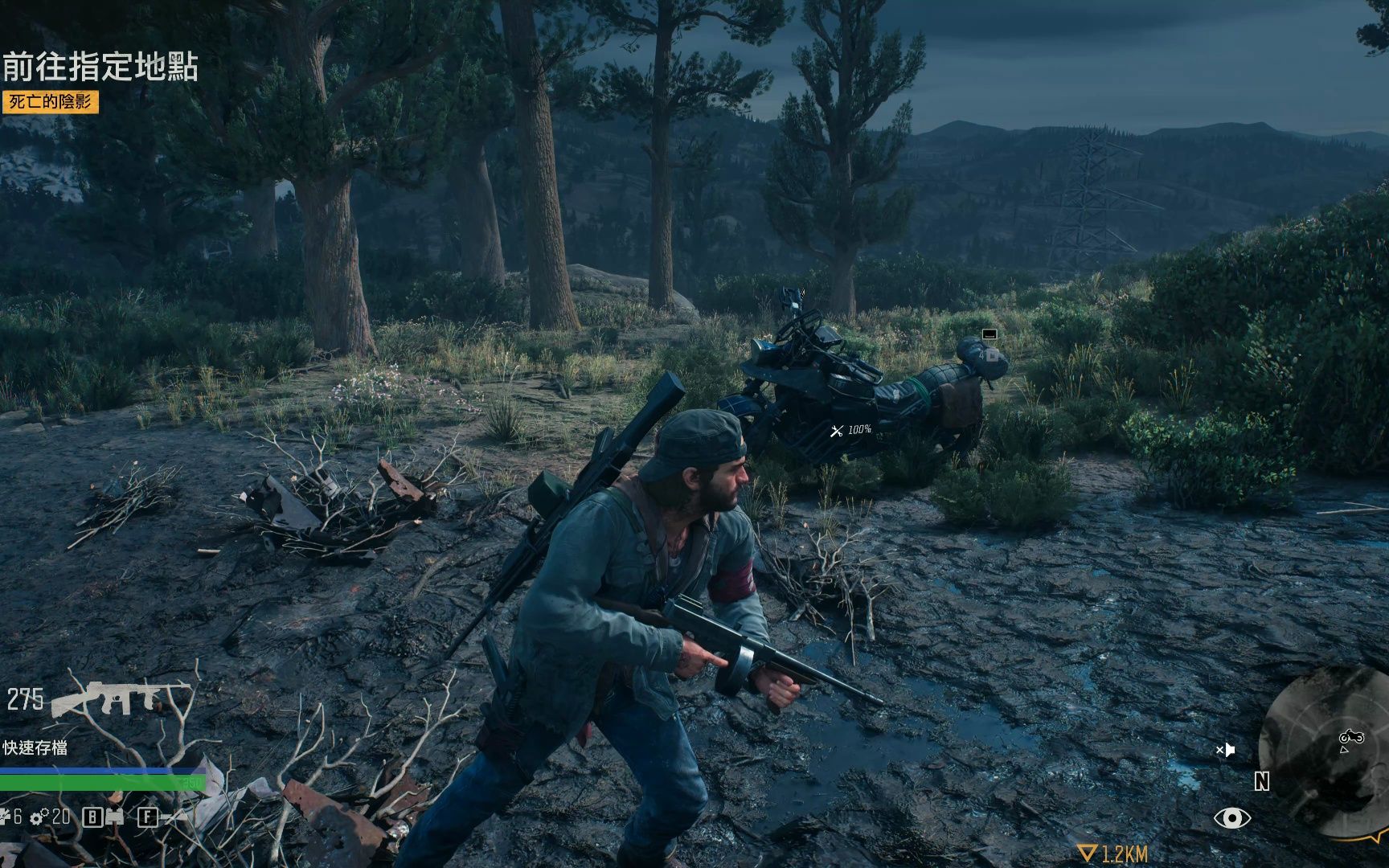Viewport: 1389px width, 868px height.
Task: Select the 死亡的陰影 mission tag
Action: [x=51, y=102]
